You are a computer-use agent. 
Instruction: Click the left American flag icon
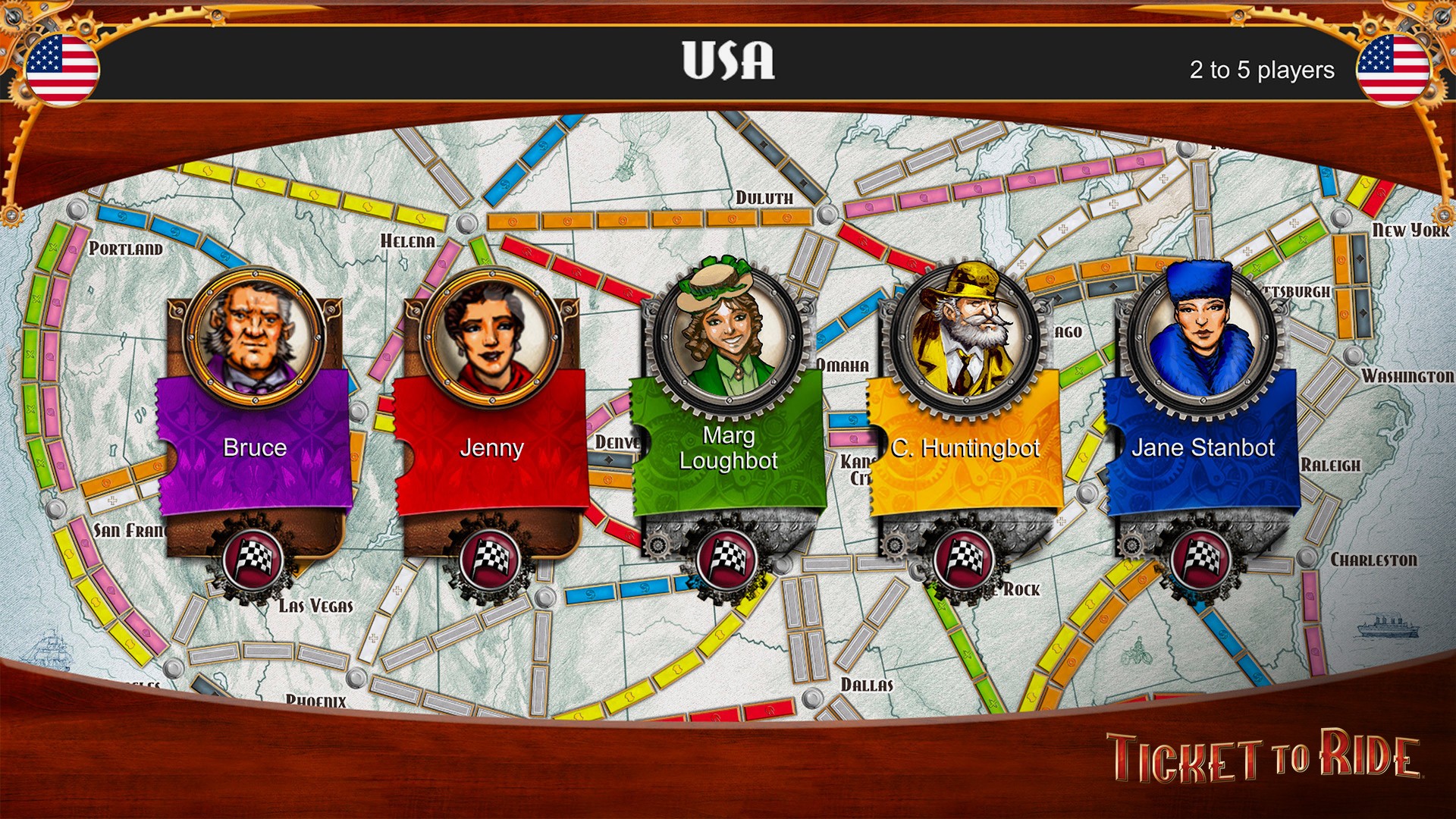[62, 70]
